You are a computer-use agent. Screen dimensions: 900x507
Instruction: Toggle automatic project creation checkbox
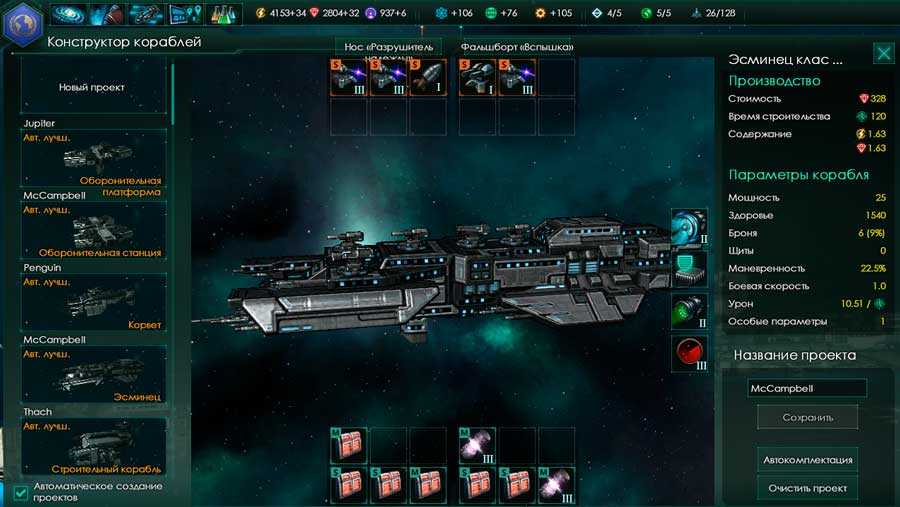coord(22,492)
